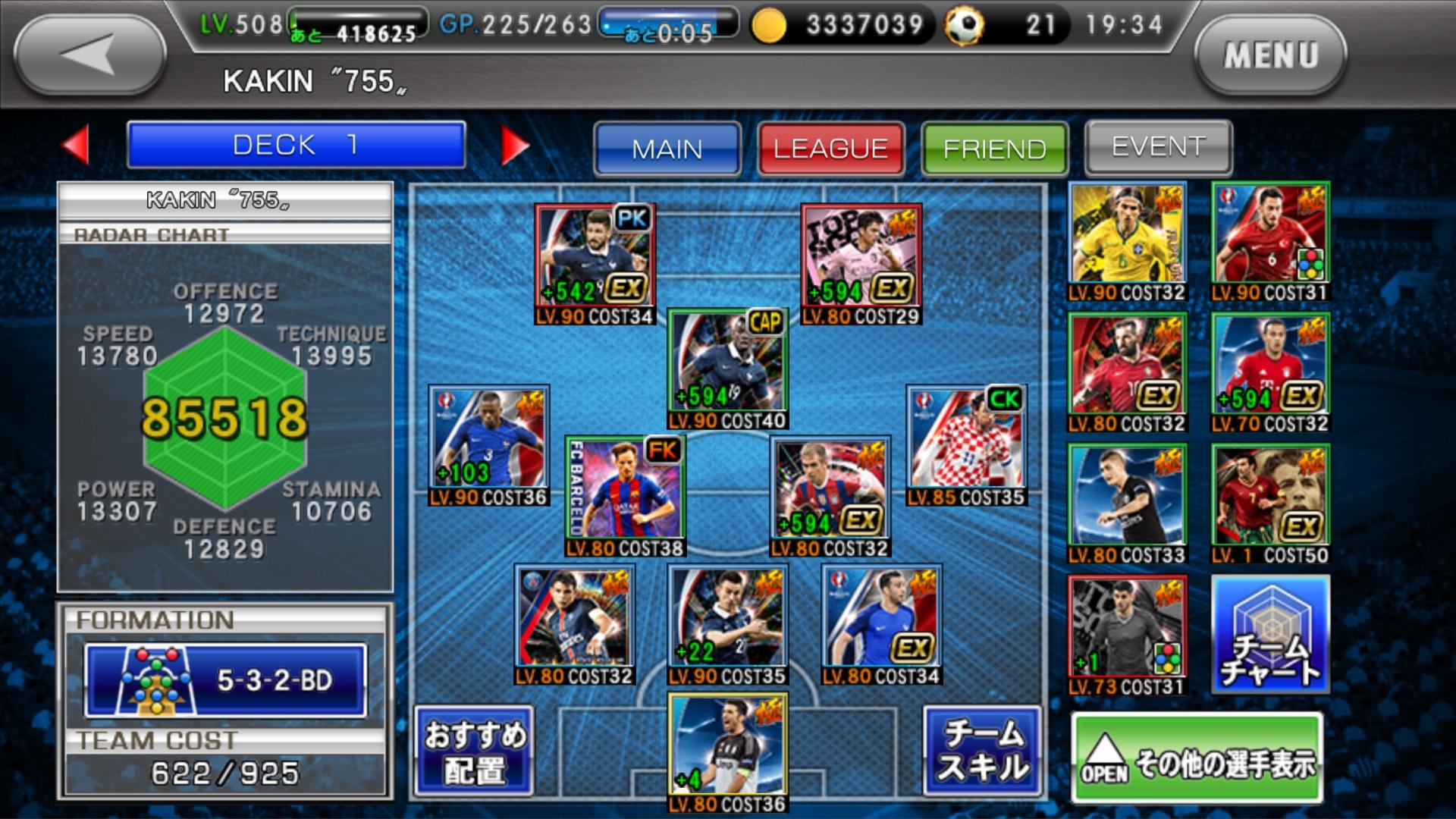This screenshot has width=1456, height=819.
Task: Select the captain card marked CAP
Action: [x=728, y=369]
